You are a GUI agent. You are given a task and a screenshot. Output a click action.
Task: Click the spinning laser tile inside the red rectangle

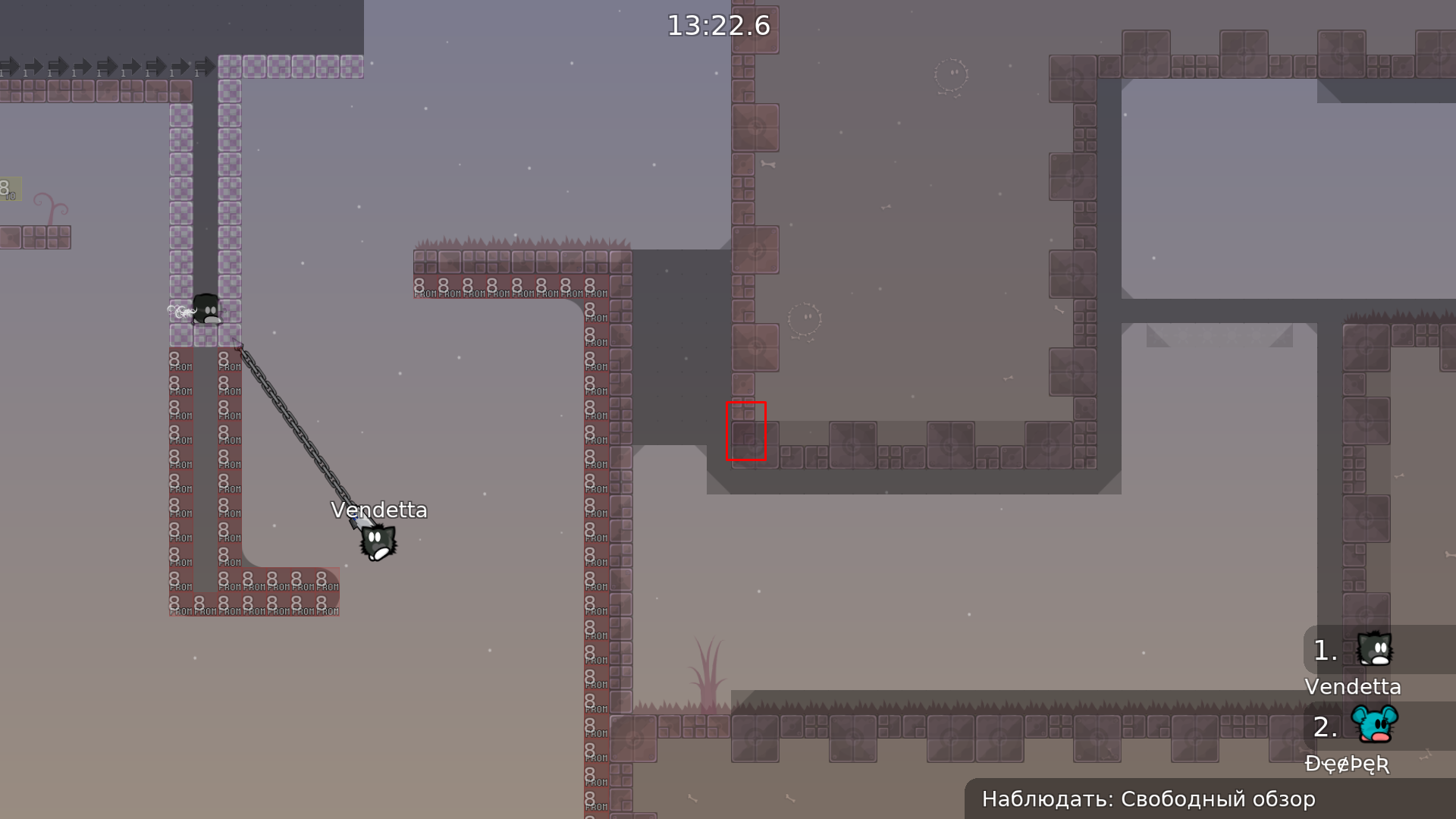(x=746, y=430)
